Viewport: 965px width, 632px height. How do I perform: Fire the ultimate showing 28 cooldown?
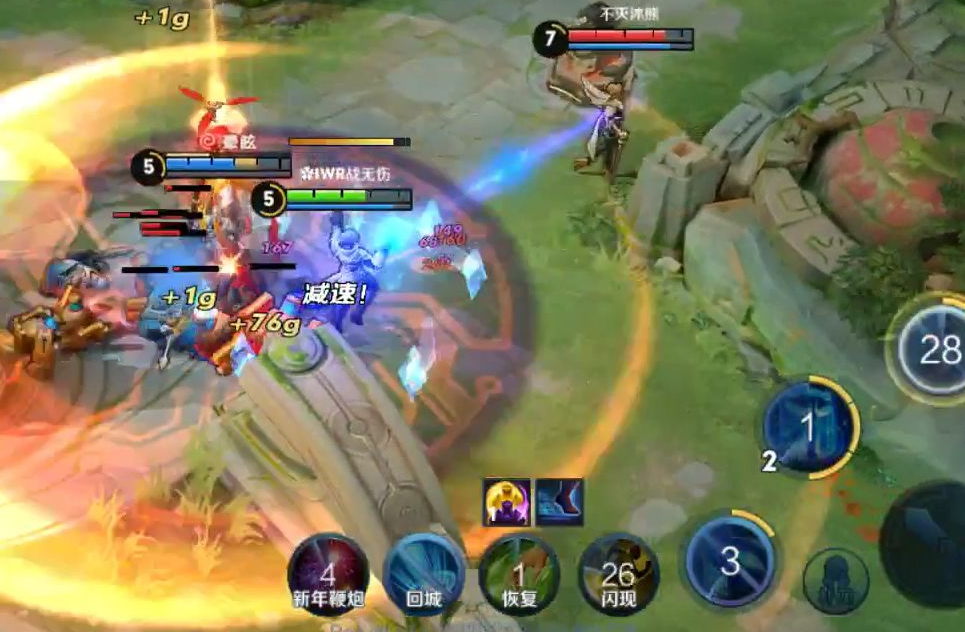pos(932,350)
